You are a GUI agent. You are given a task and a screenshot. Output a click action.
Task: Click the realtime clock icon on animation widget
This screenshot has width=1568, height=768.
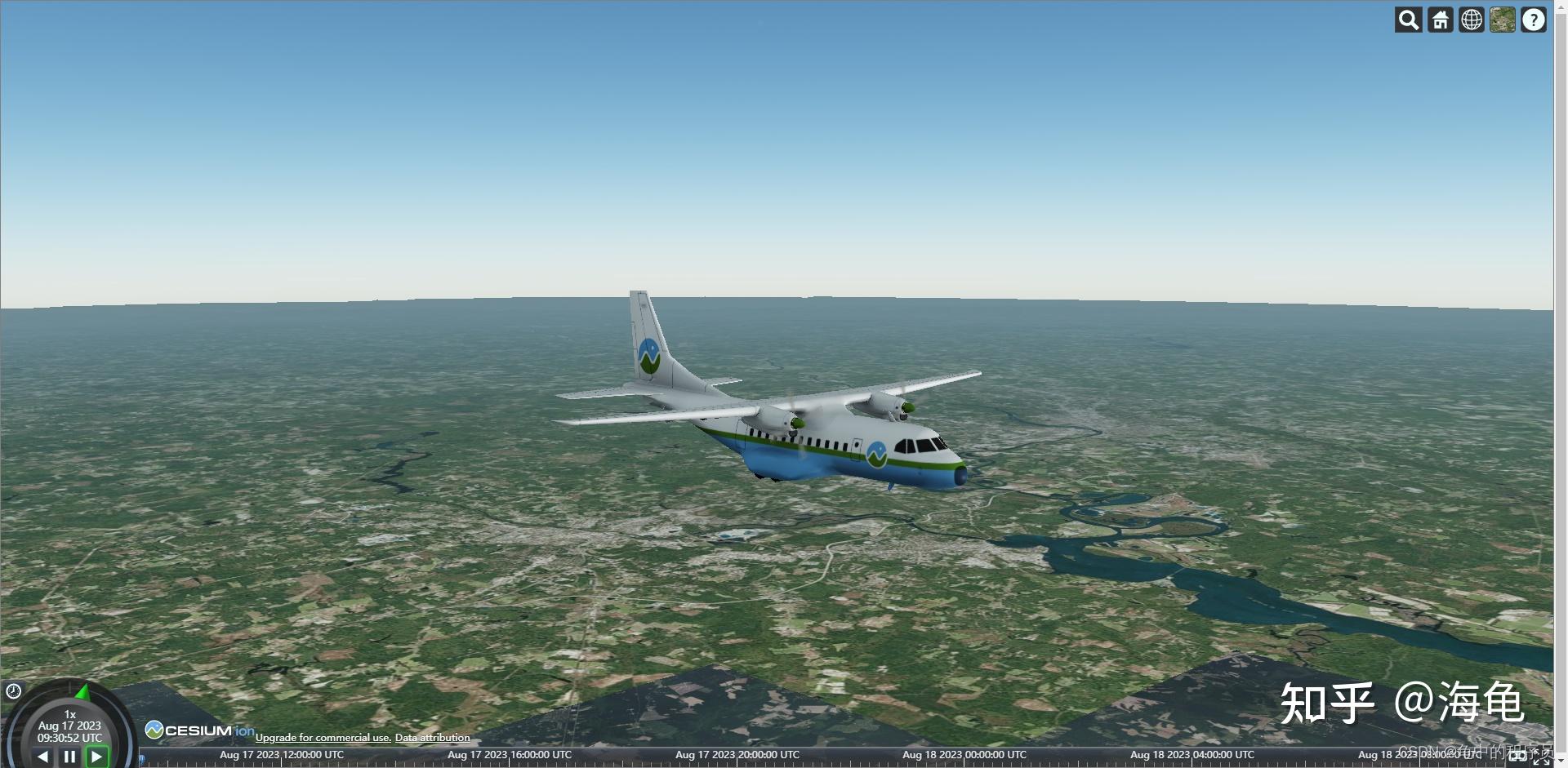13,690
